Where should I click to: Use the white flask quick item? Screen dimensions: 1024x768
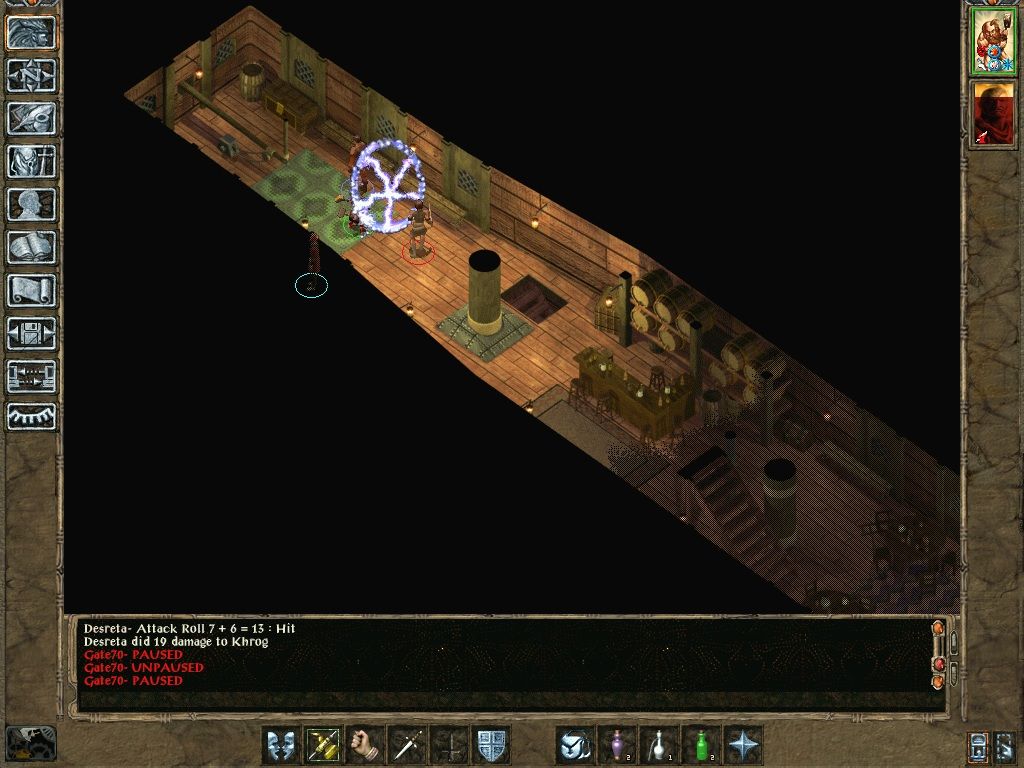pyautogui.click(x=659, y=745)
